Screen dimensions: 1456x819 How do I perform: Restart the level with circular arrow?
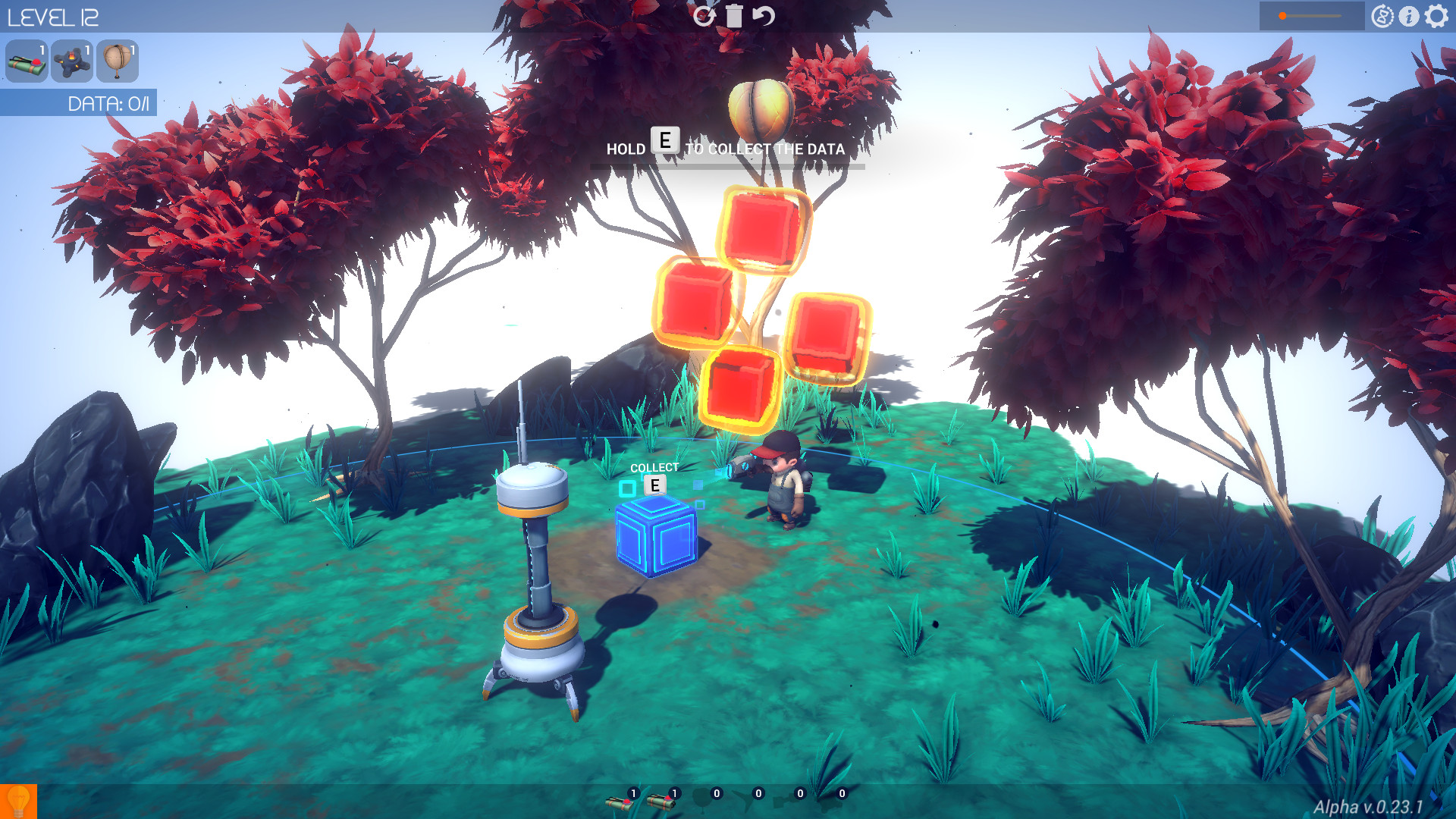coord(704,16)
